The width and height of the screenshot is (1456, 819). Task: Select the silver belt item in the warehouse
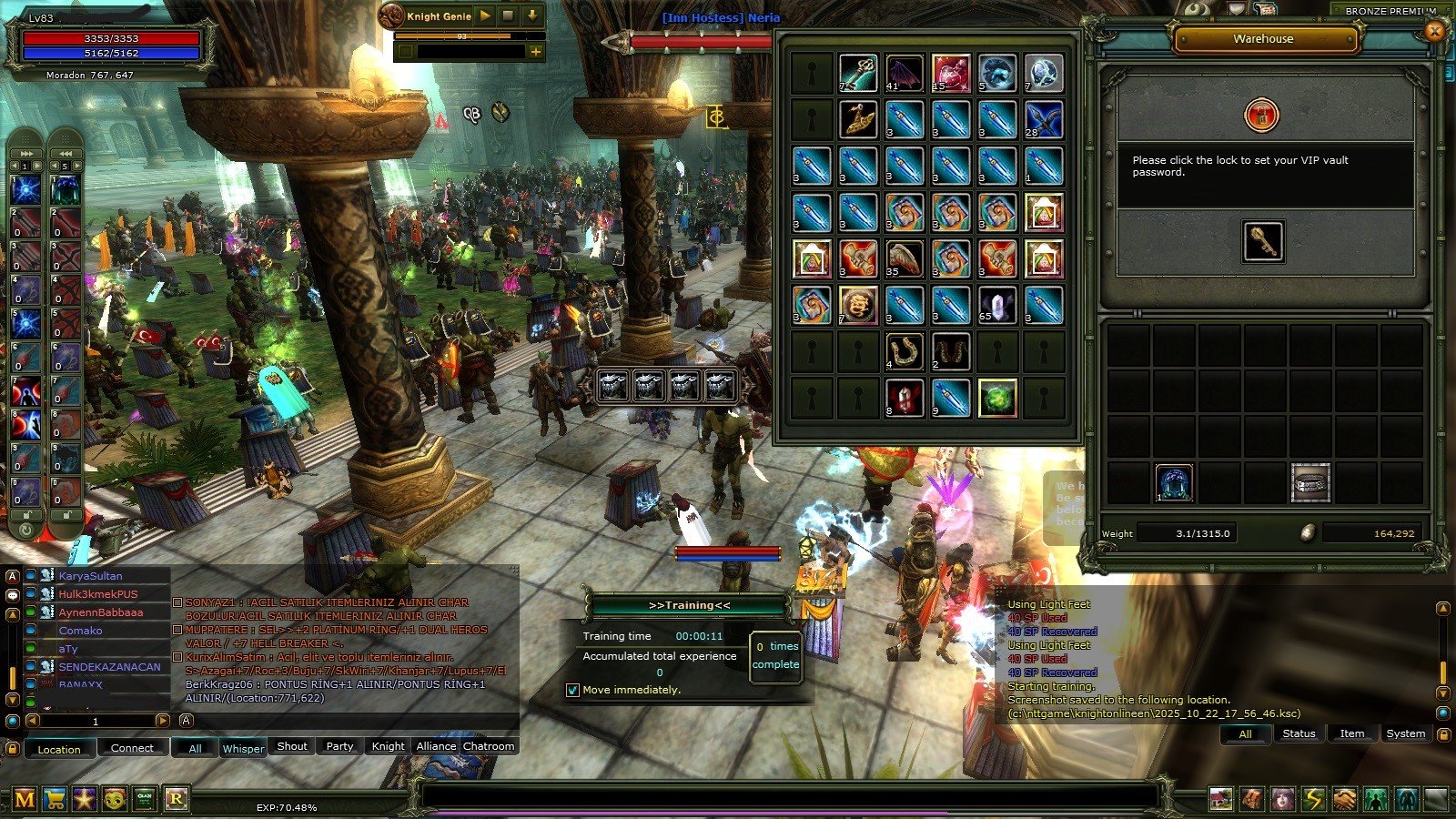tap(1310, 483)
